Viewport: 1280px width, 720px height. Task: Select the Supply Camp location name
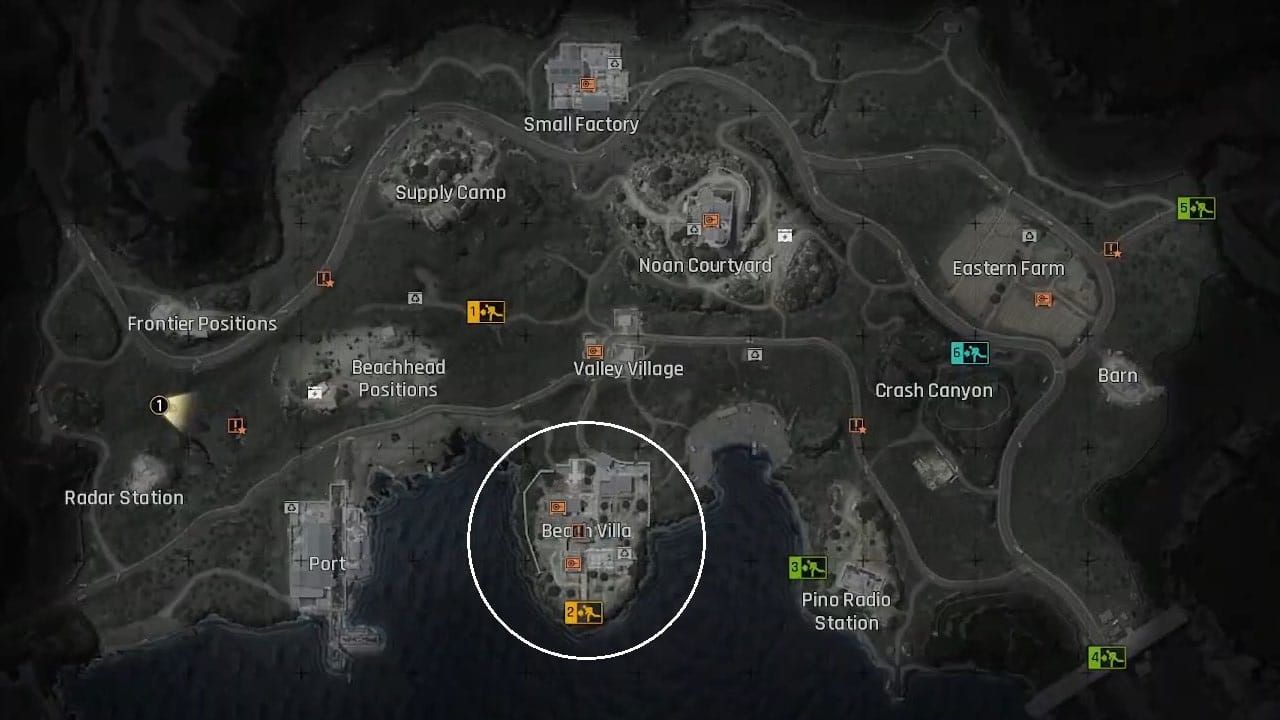pyautogui.click(x=451, y=192)
